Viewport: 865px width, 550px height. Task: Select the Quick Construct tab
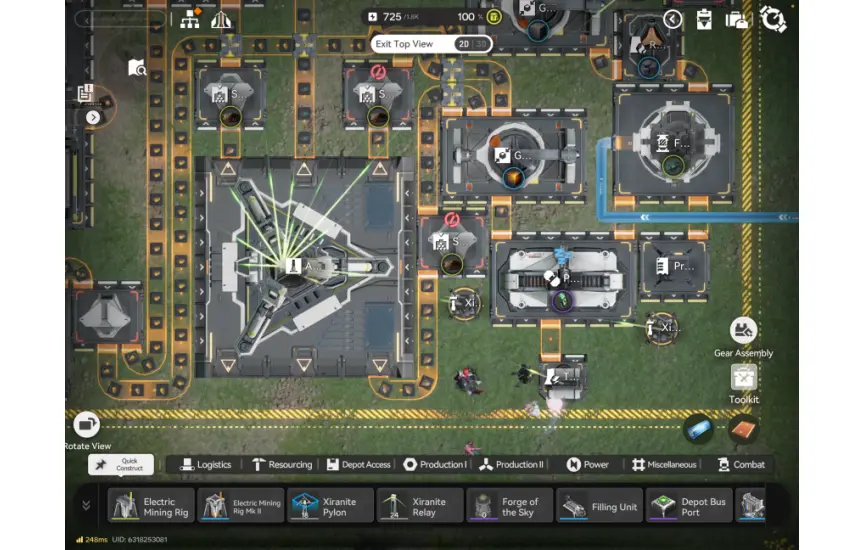click(x=121, y=465)
